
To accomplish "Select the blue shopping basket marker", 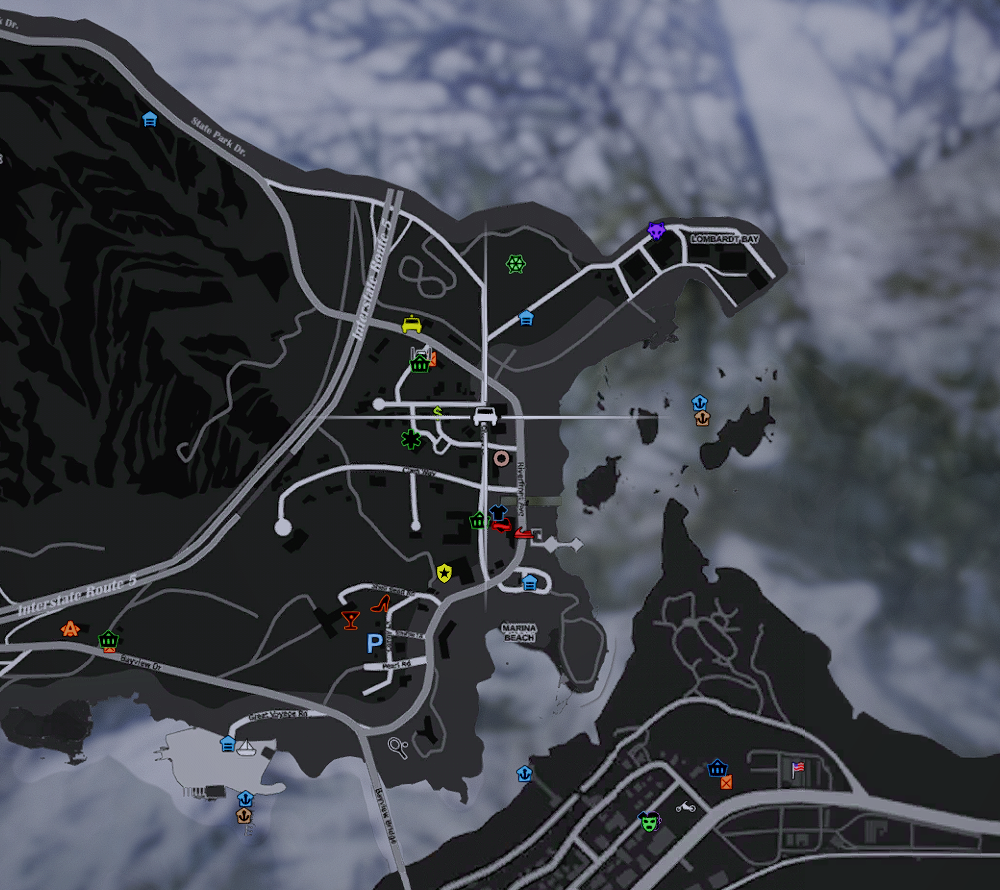I will coord(716,768).
